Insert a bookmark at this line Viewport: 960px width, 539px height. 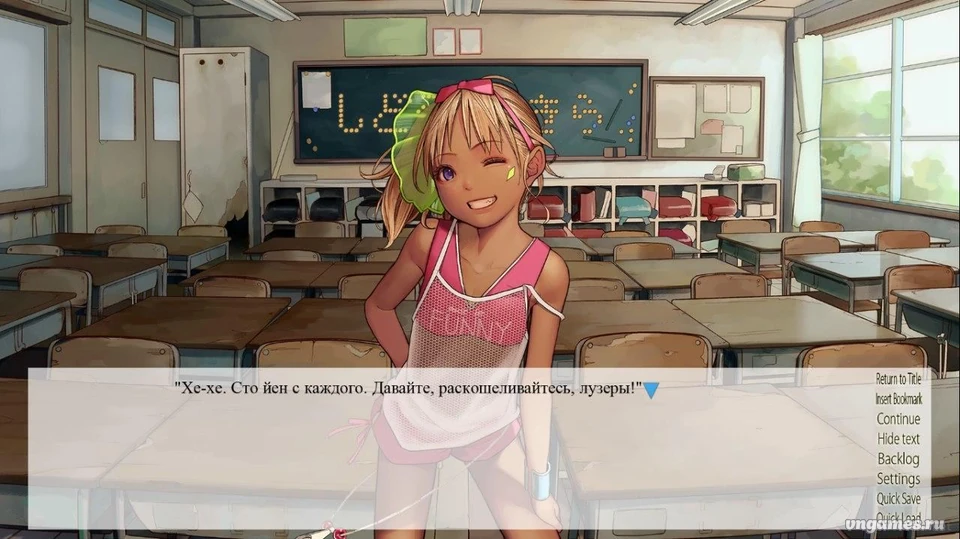tap(898, 399)
